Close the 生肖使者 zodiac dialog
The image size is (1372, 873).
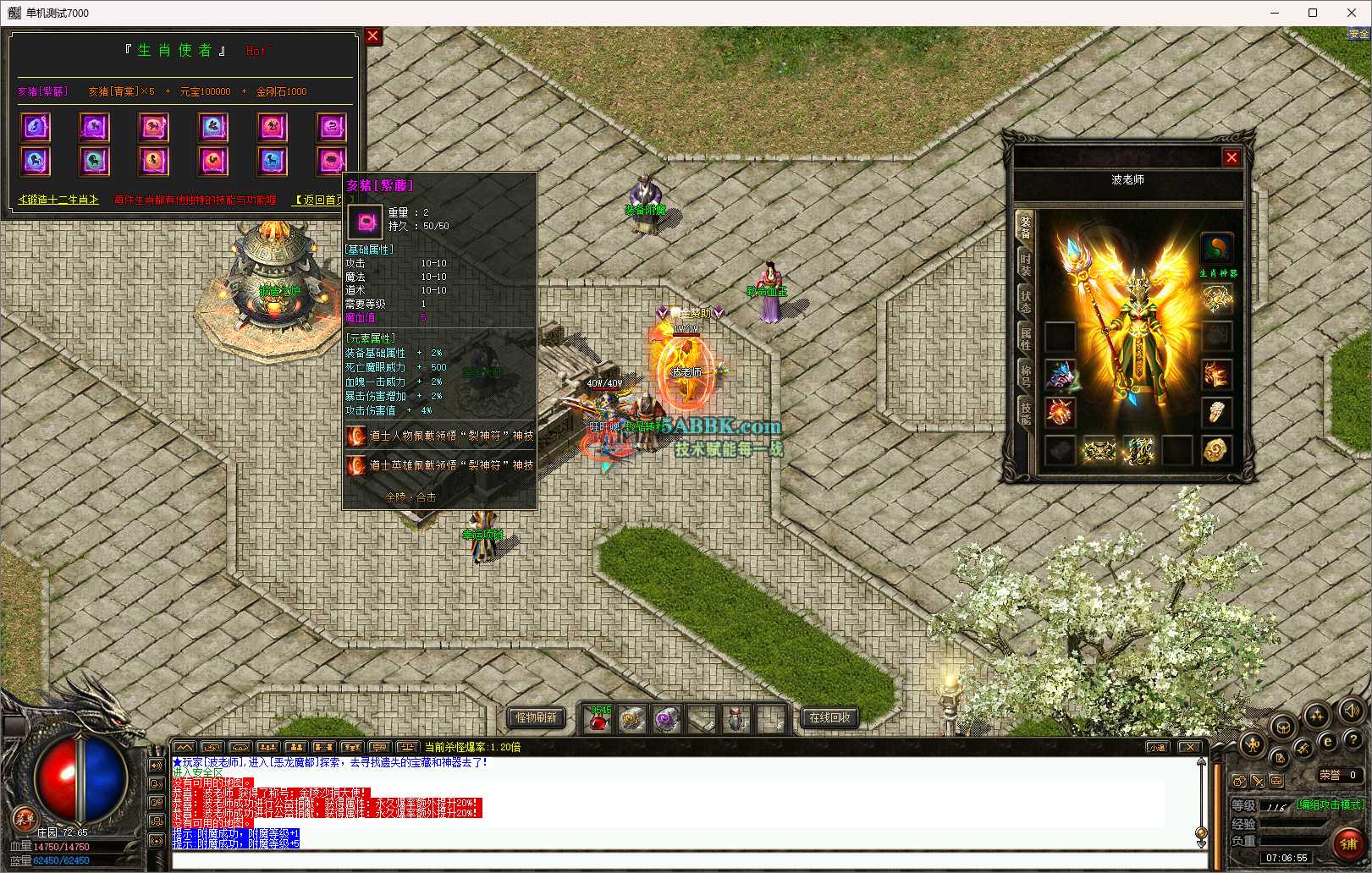[372, 36]
